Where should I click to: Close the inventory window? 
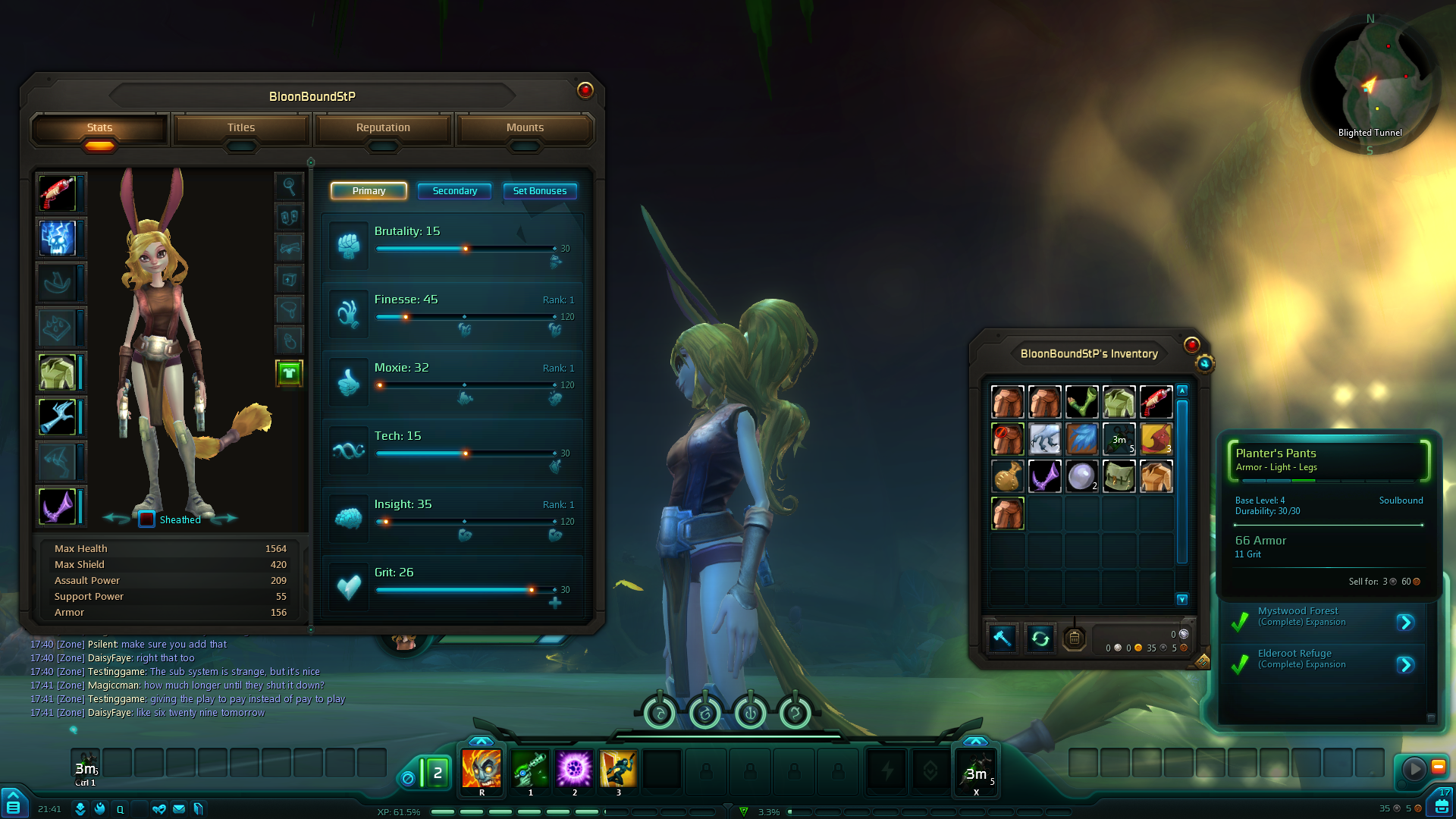tap(1191, 345)
